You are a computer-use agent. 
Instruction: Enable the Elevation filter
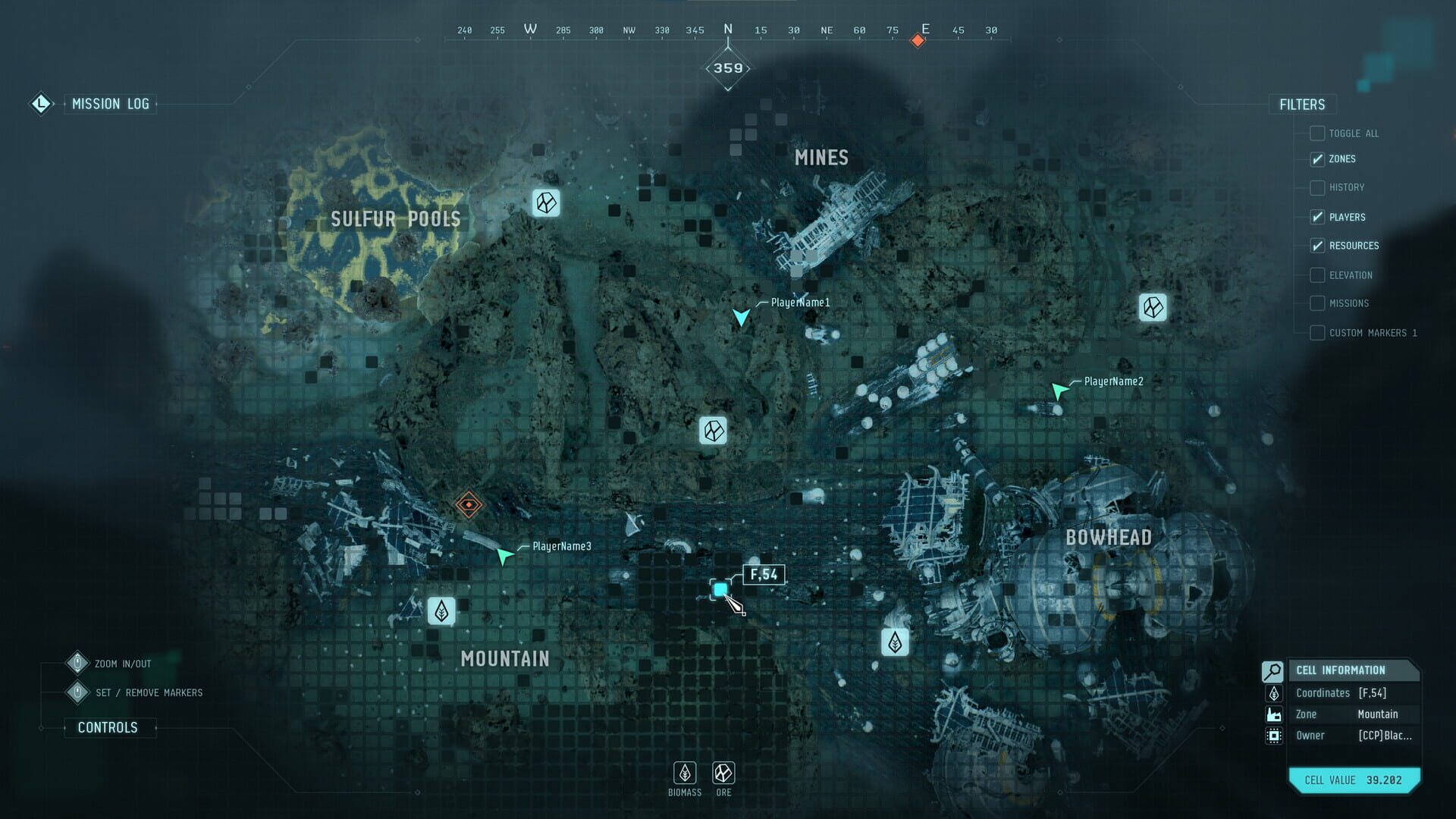coord(1316,275)
